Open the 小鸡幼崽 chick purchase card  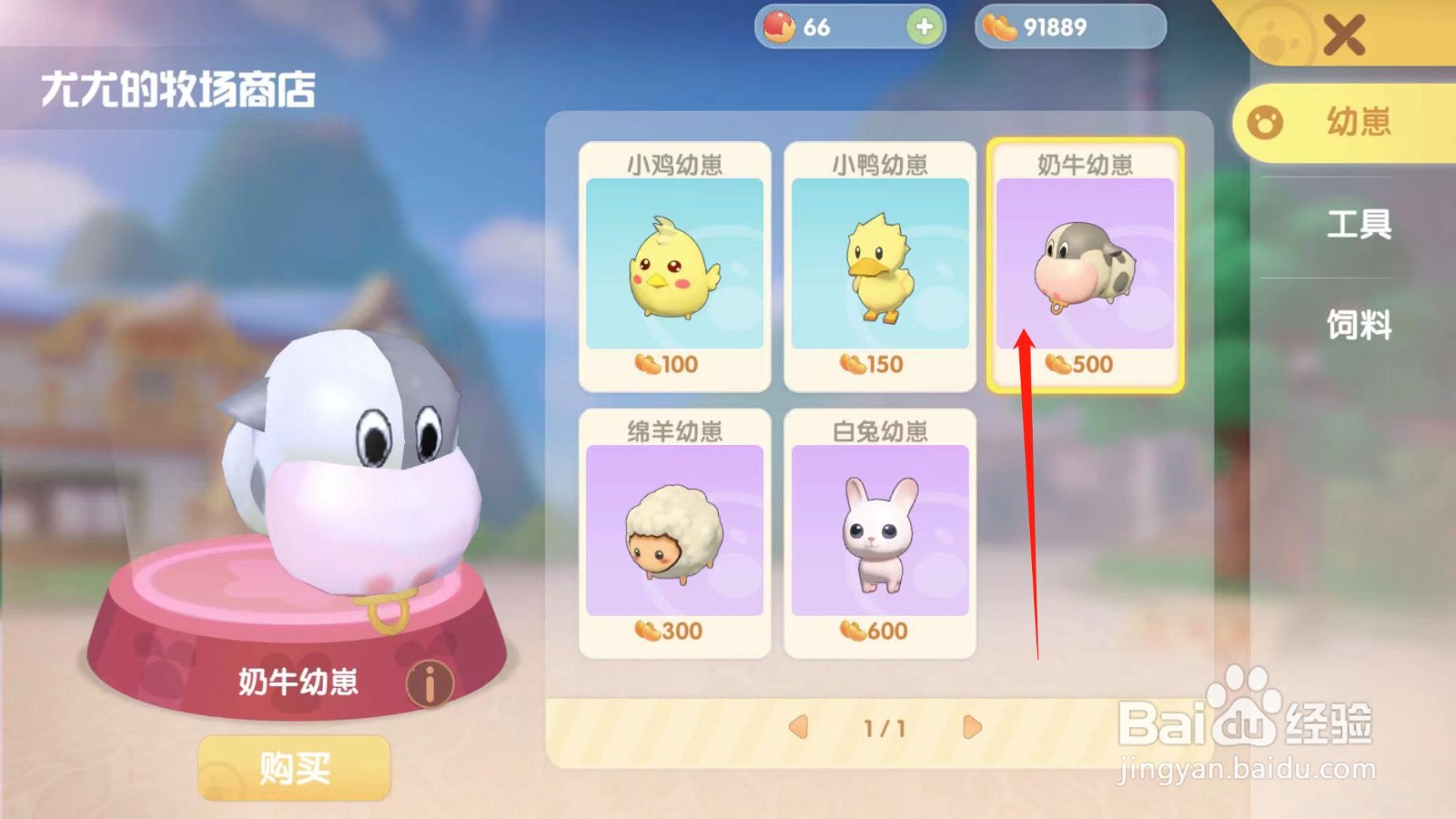pos(674,264)
